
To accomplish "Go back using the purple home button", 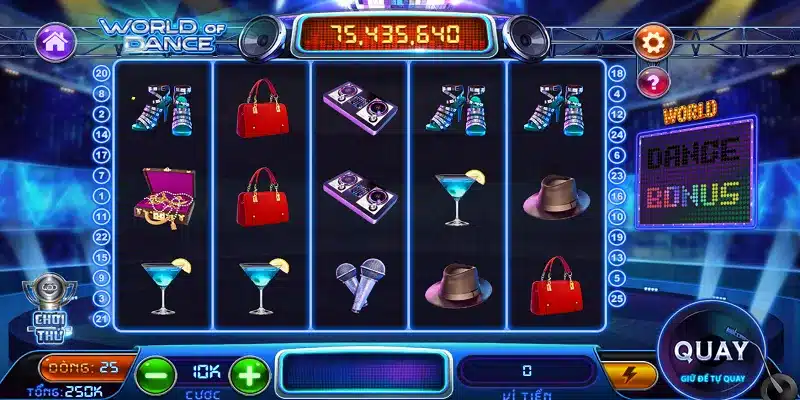I will [x=56, y=43].
